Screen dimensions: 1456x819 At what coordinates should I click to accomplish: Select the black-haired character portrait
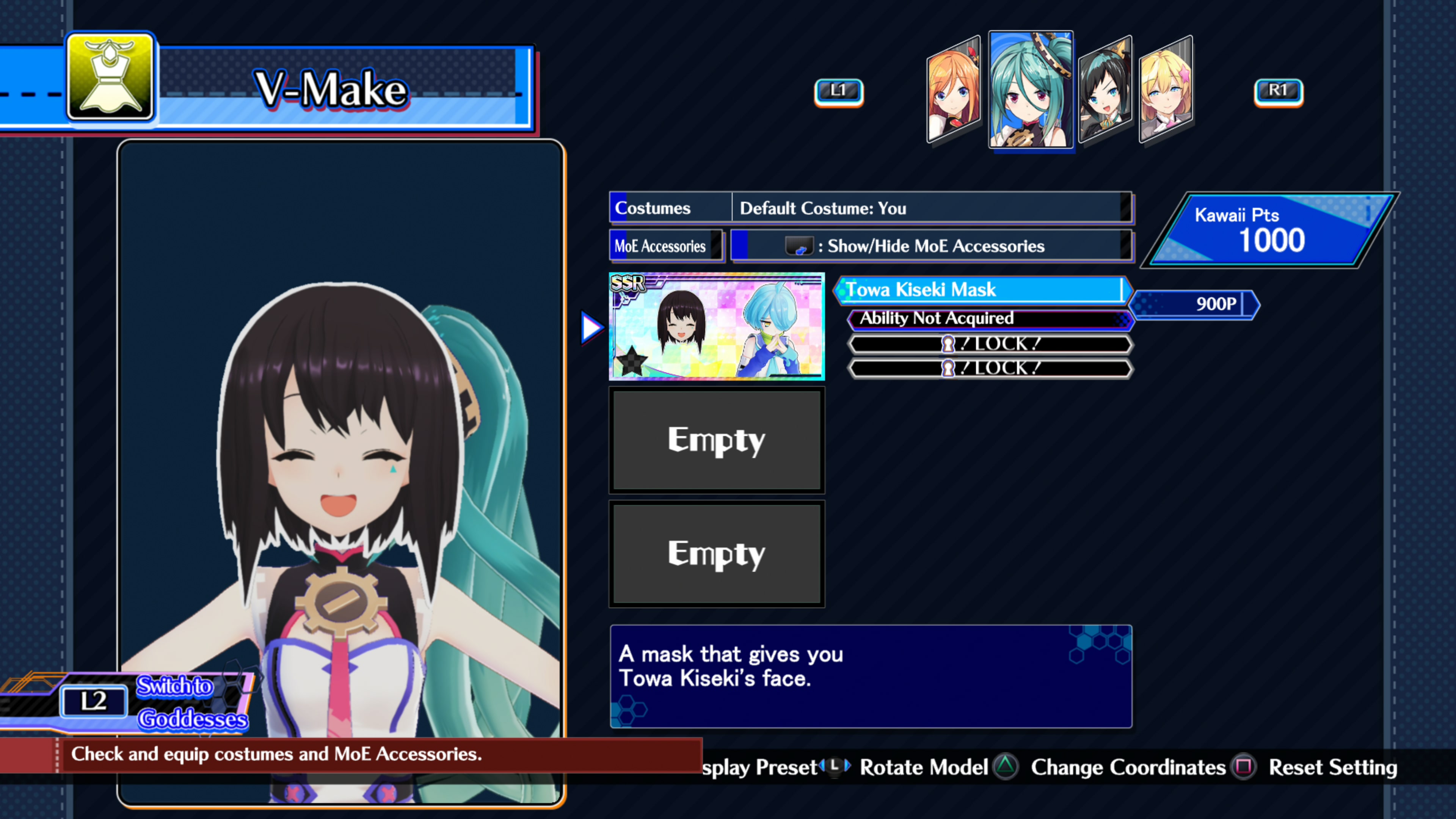pyautogui.click(x=1105, y=91)
